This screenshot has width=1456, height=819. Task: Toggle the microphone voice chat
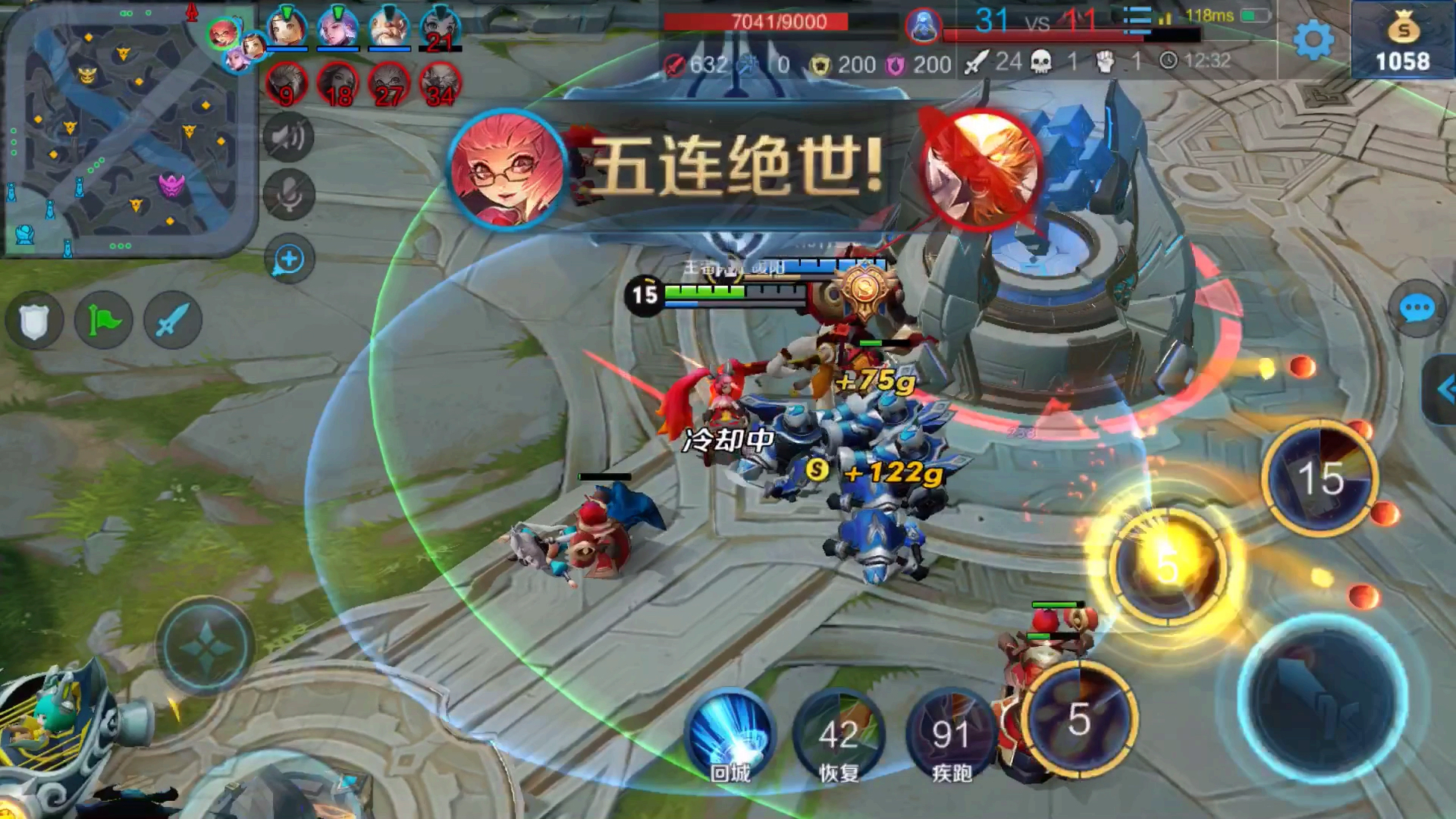288,194
